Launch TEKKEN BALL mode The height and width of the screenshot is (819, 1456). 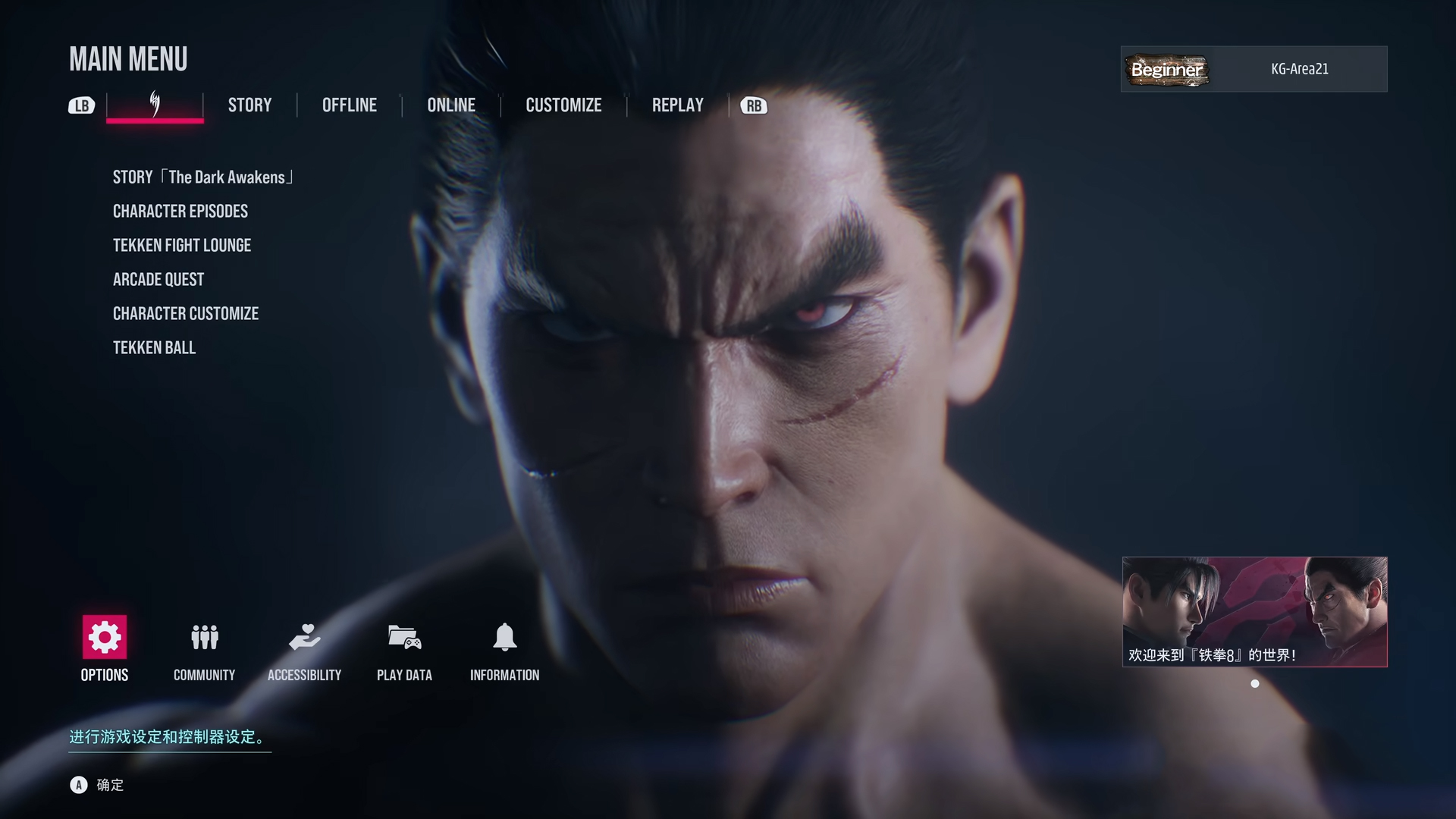(x=154, y=347)
